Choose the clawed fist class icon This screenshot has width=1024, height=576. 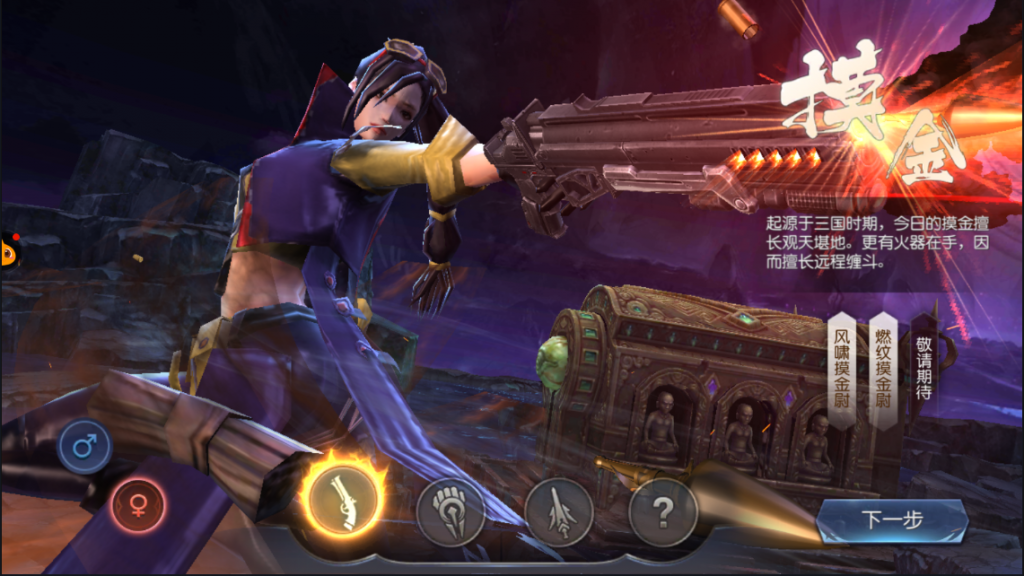tap(450, 512)
